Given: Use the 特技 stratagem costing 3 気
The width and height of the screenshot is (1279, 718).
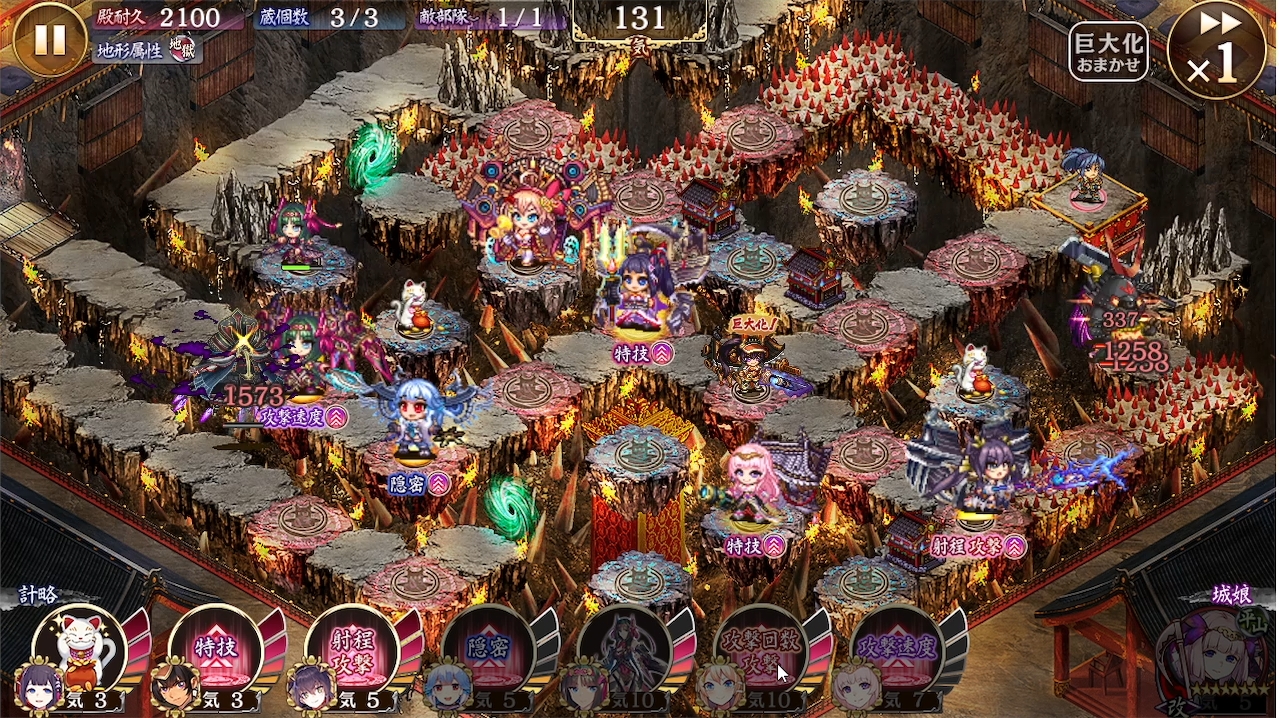Looking at the screenshot, I should (x=216, y=650).
